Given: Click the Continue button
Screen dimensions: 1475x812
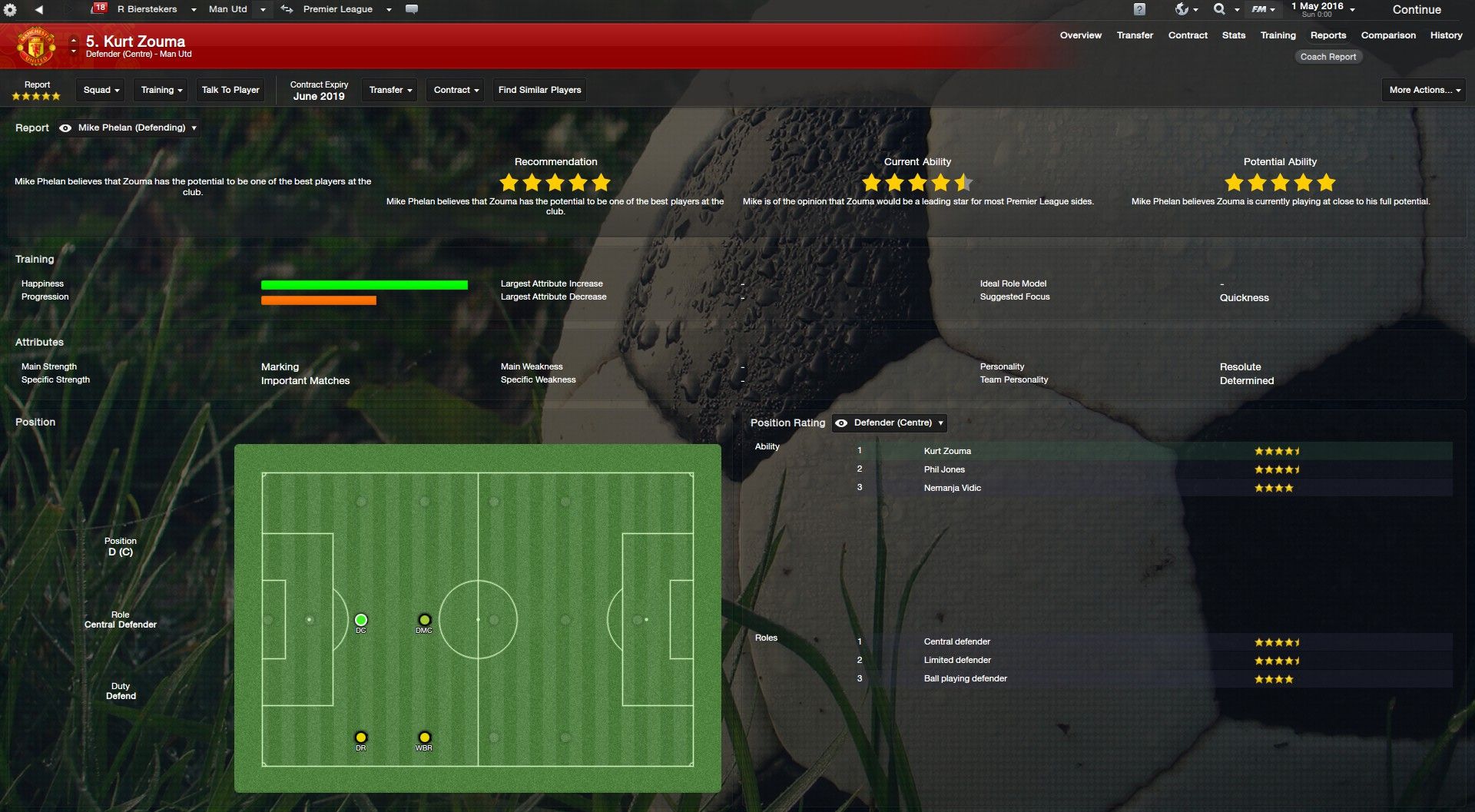Looking at the screenshot, I should coord(1416,10).
